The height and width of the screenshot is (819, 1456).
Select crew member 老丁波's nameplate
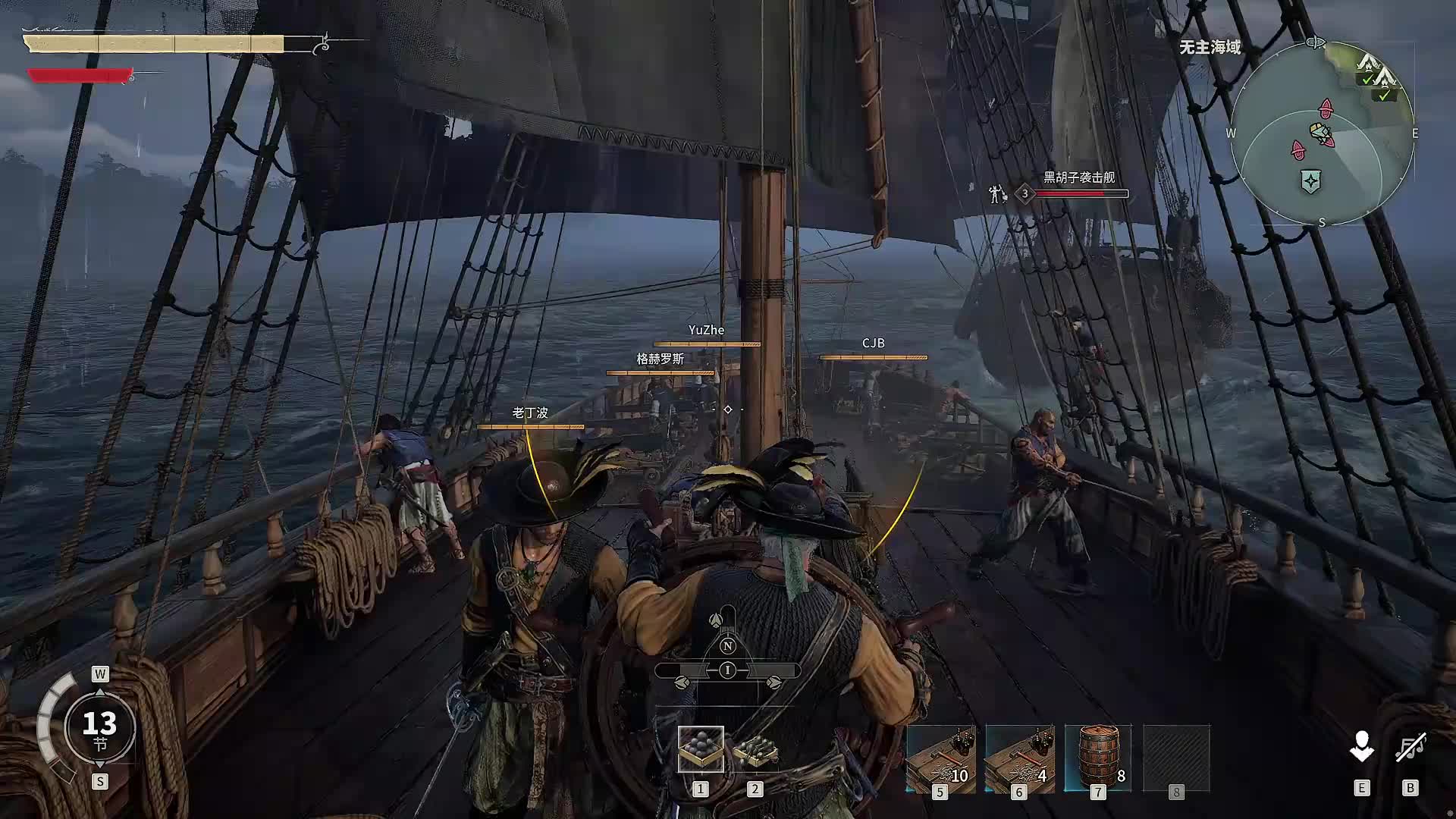click(530, 413)
